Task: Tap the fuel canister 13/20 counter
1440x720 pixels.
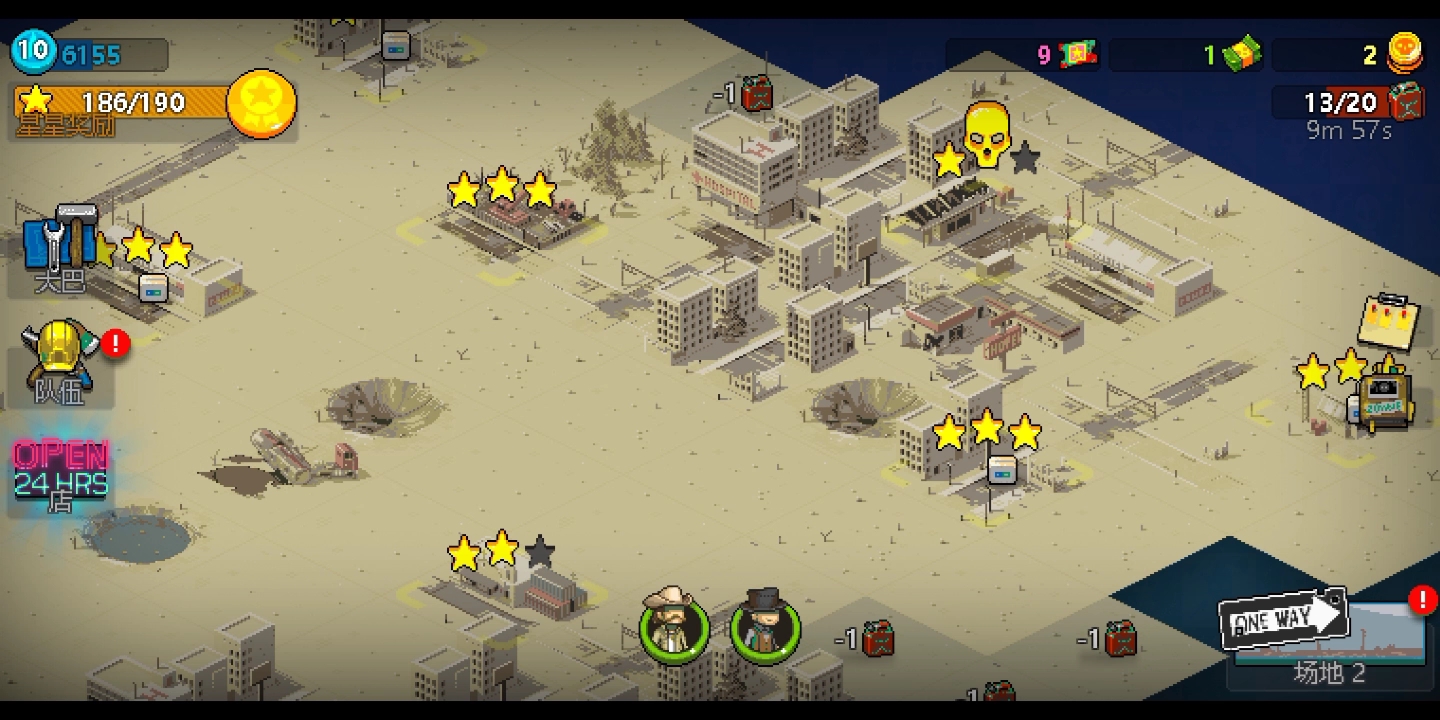Action: point(1350,102)
